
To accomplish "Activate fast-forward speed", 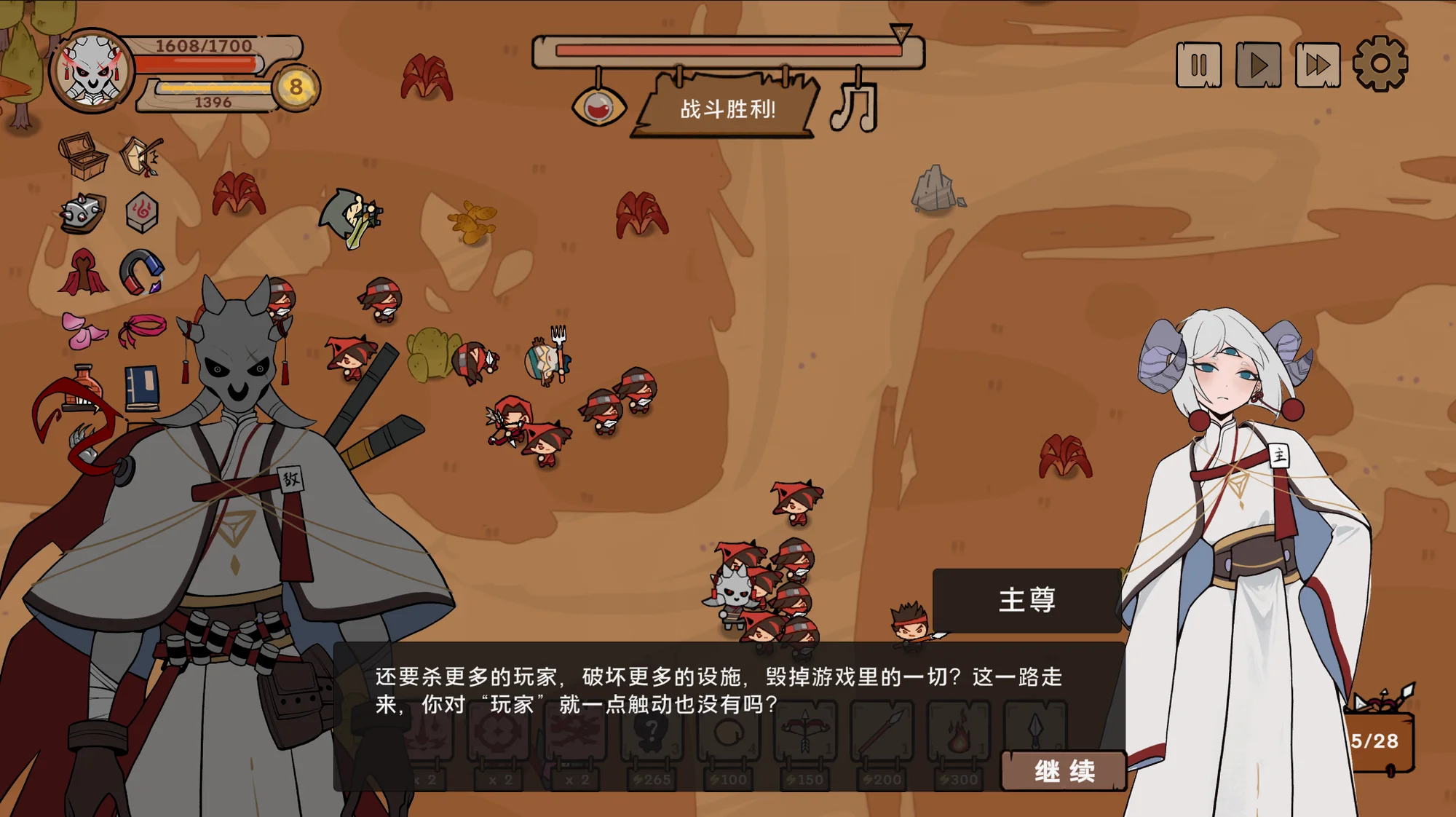I will [1318, 66].
